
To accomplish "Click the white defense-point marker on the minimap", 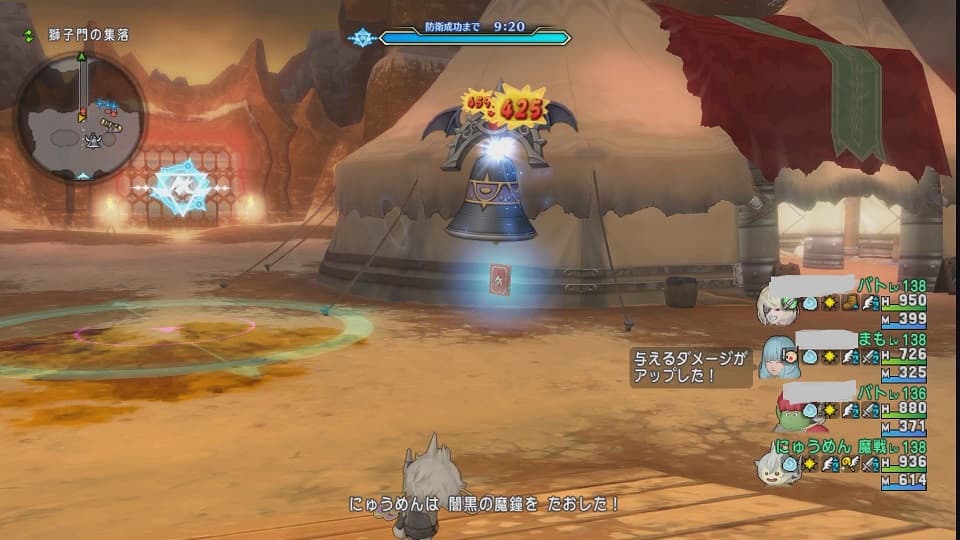I will point(93,138).
